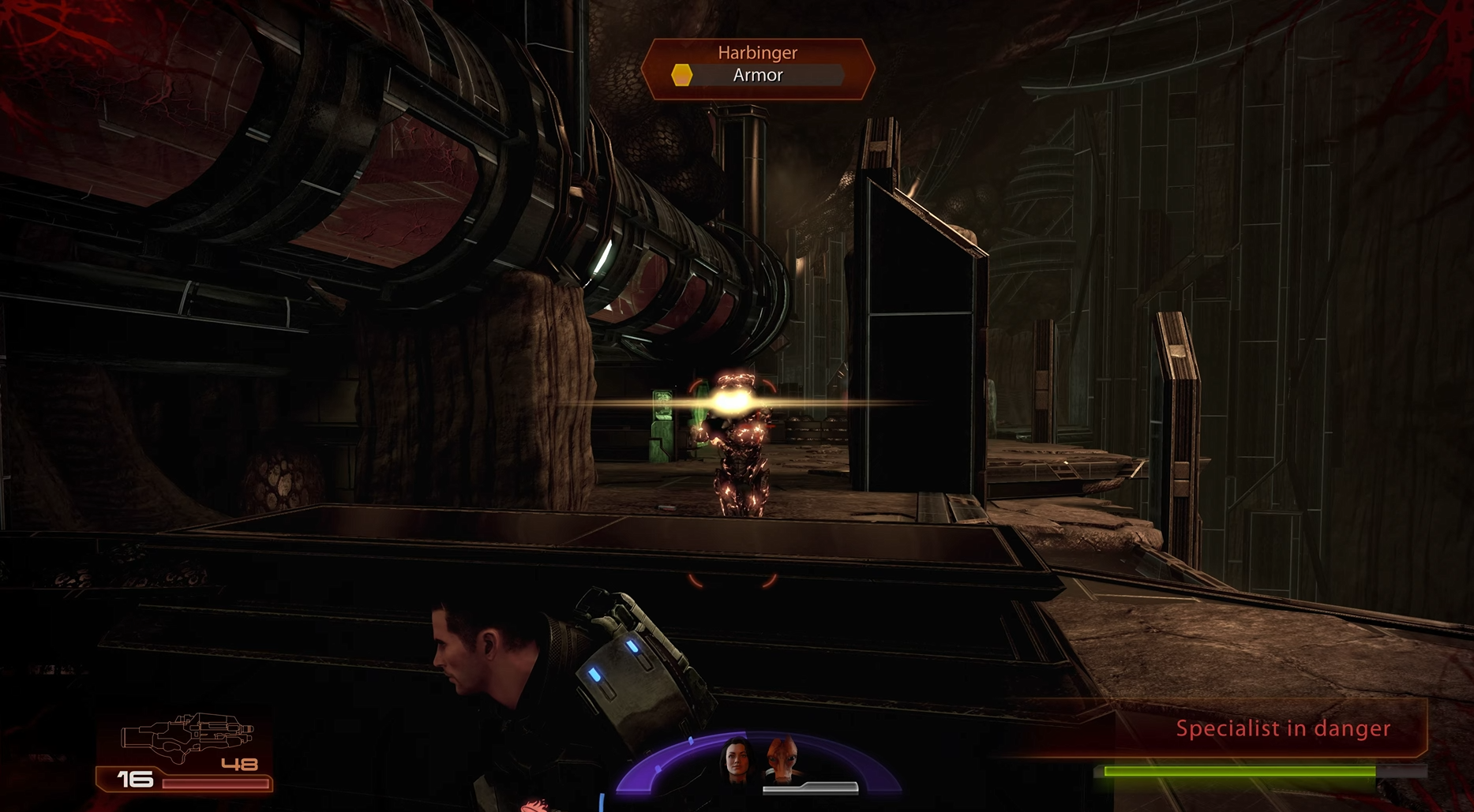Click the Specialist in danger warning text
The image size is (1474, 812).
(1281, 728)
